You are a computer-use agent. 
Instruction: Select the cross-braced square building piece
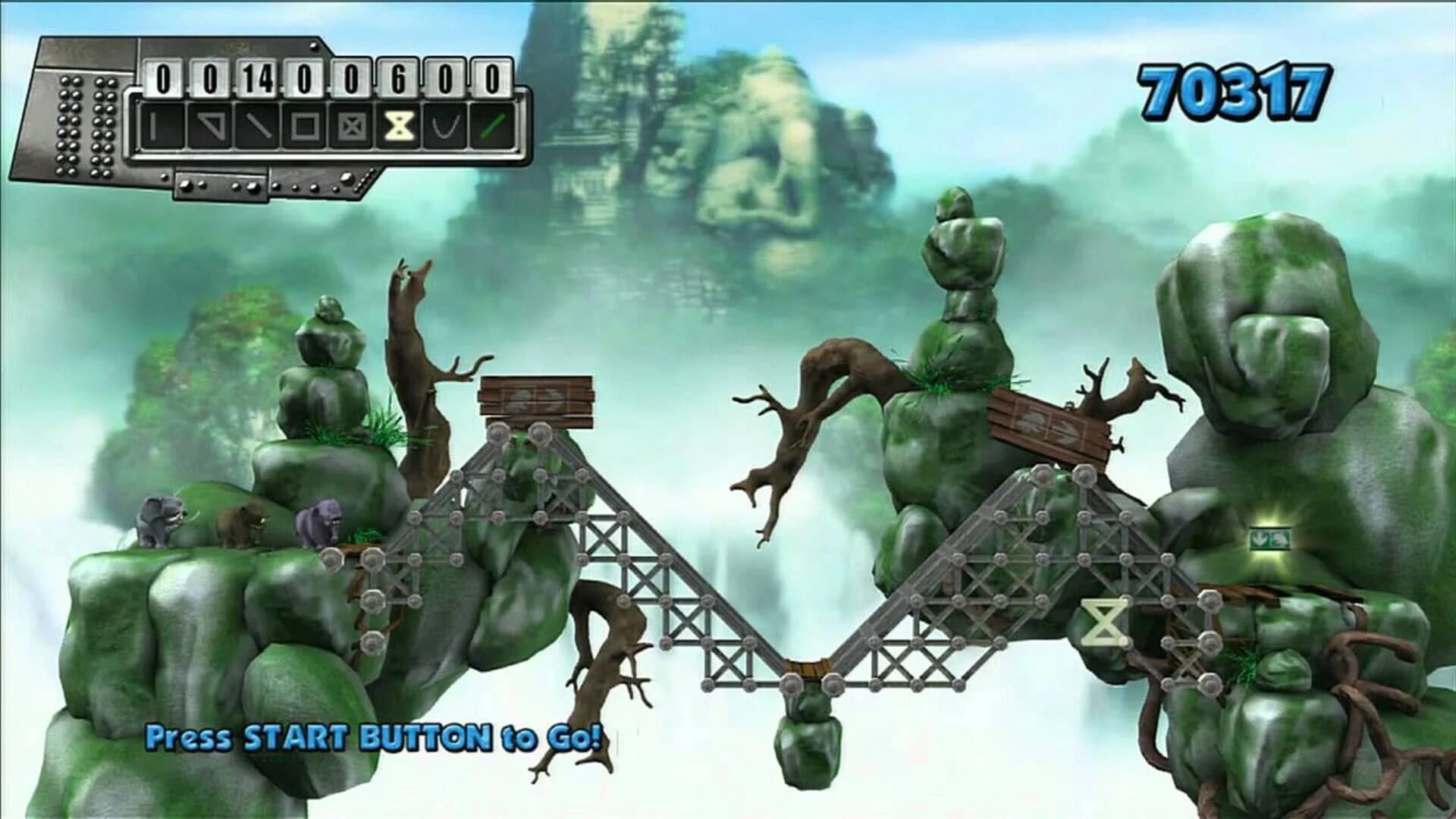tap(351, 126)
